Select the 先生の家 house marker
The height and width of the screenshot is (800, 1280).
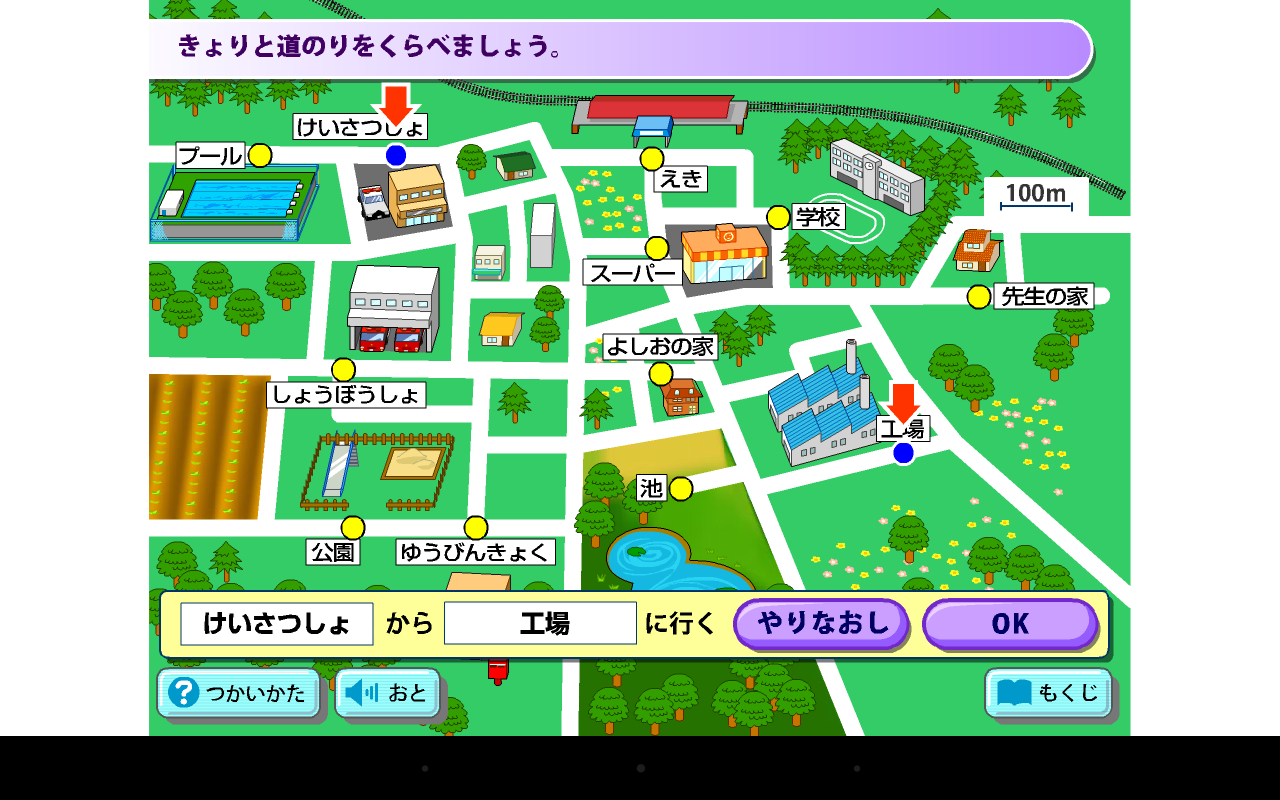[x=977, y=295]
